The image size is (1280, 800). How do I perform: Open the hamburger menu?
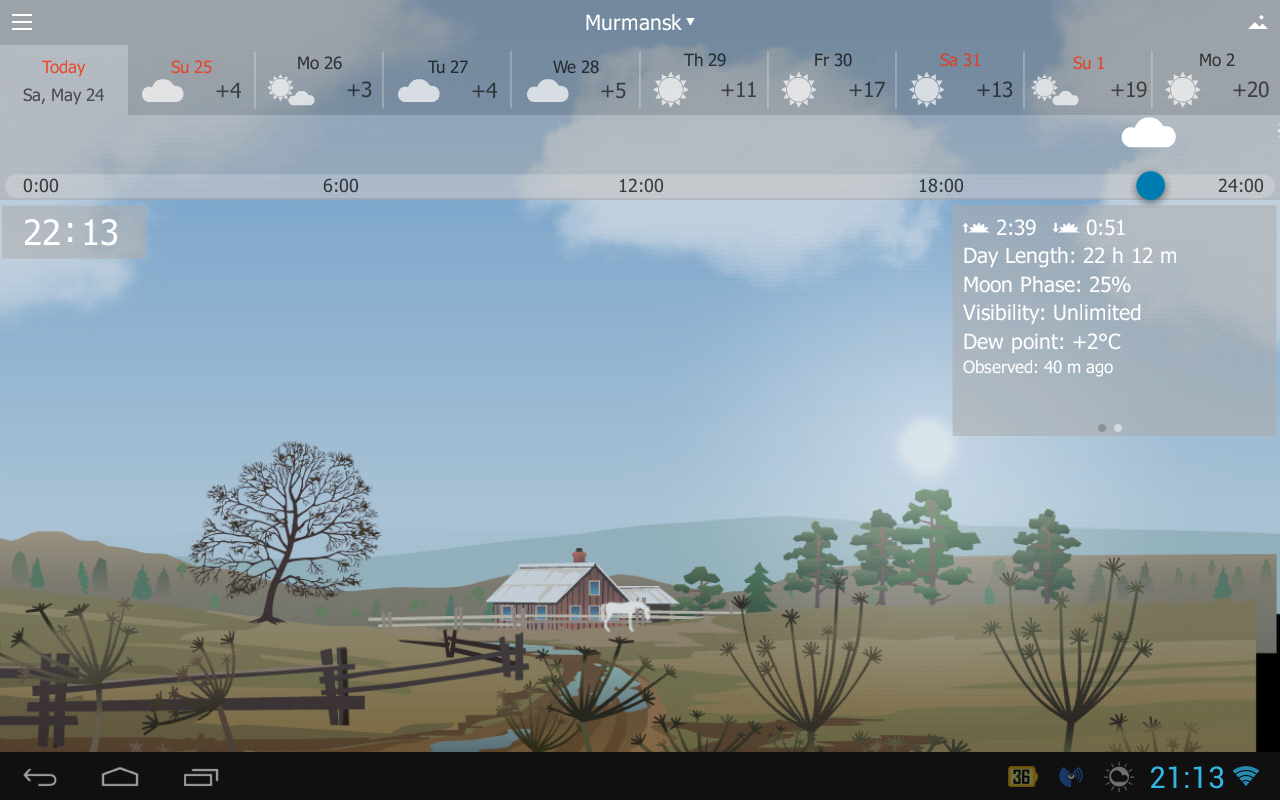22,22
